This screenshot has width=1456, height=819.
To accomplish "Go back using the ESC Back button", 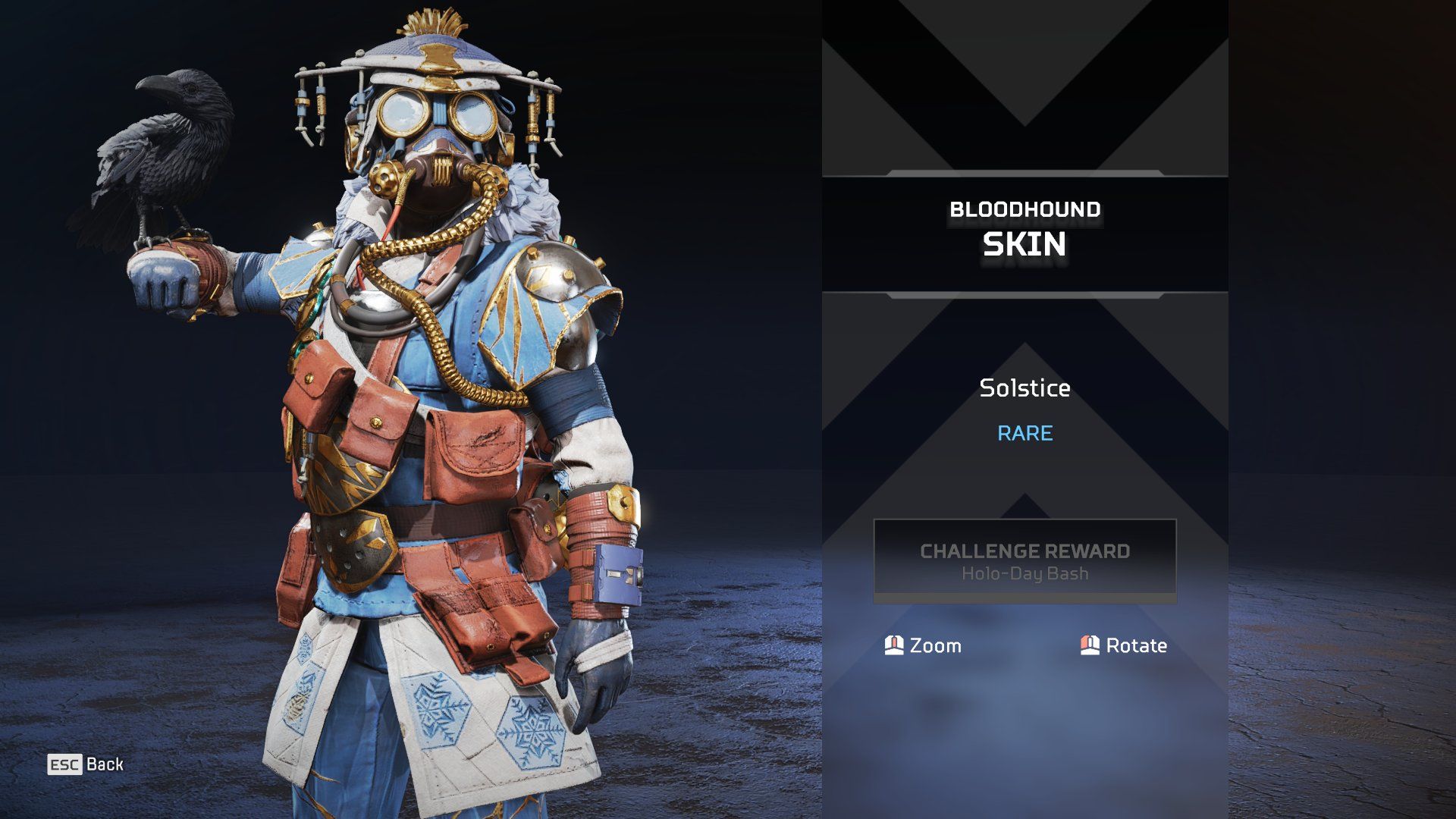I will (86, 764).
